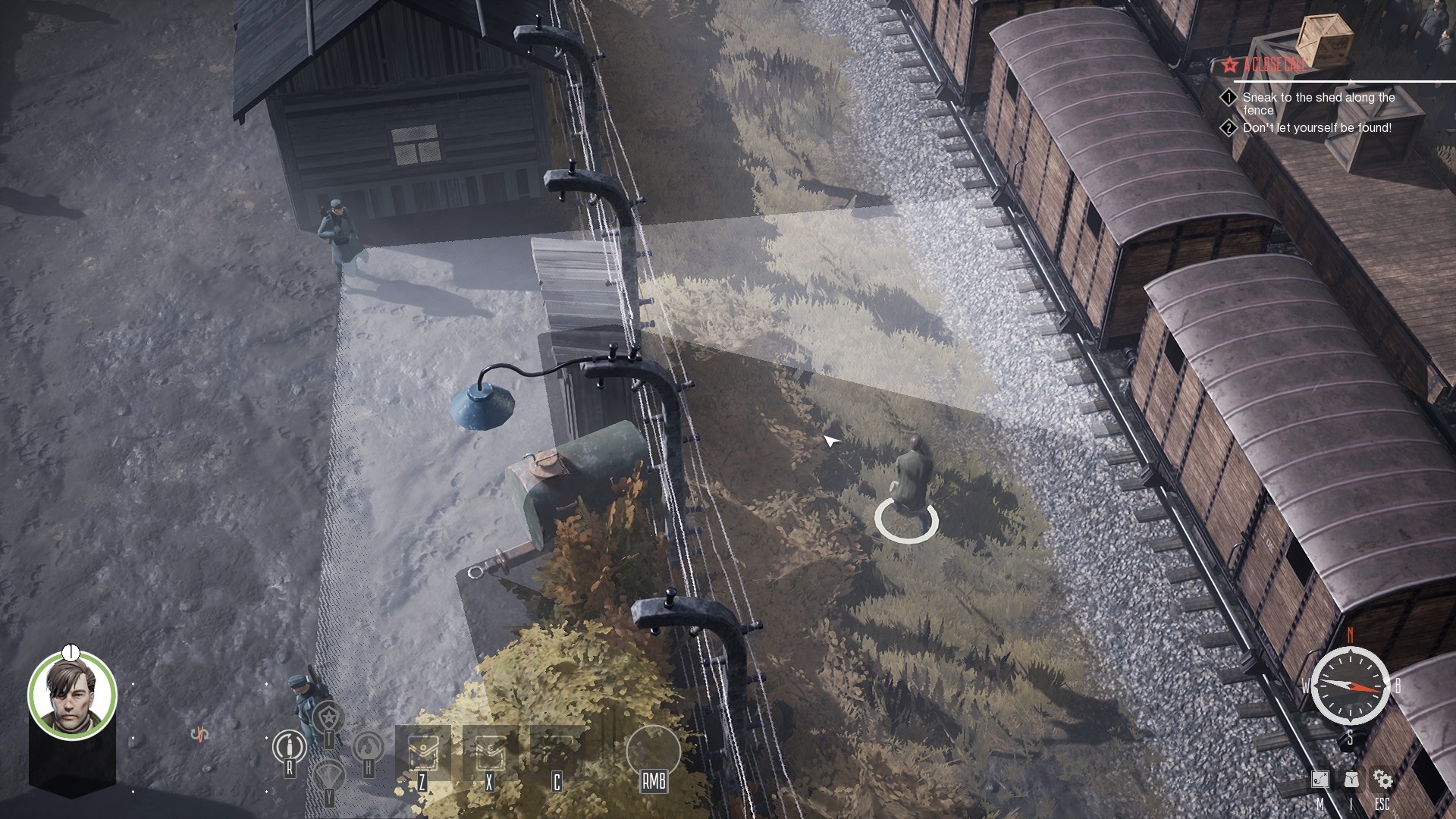Open the inventory bag icon
The height and width of the screenshot is (819, 1456).
(1351, 780)
